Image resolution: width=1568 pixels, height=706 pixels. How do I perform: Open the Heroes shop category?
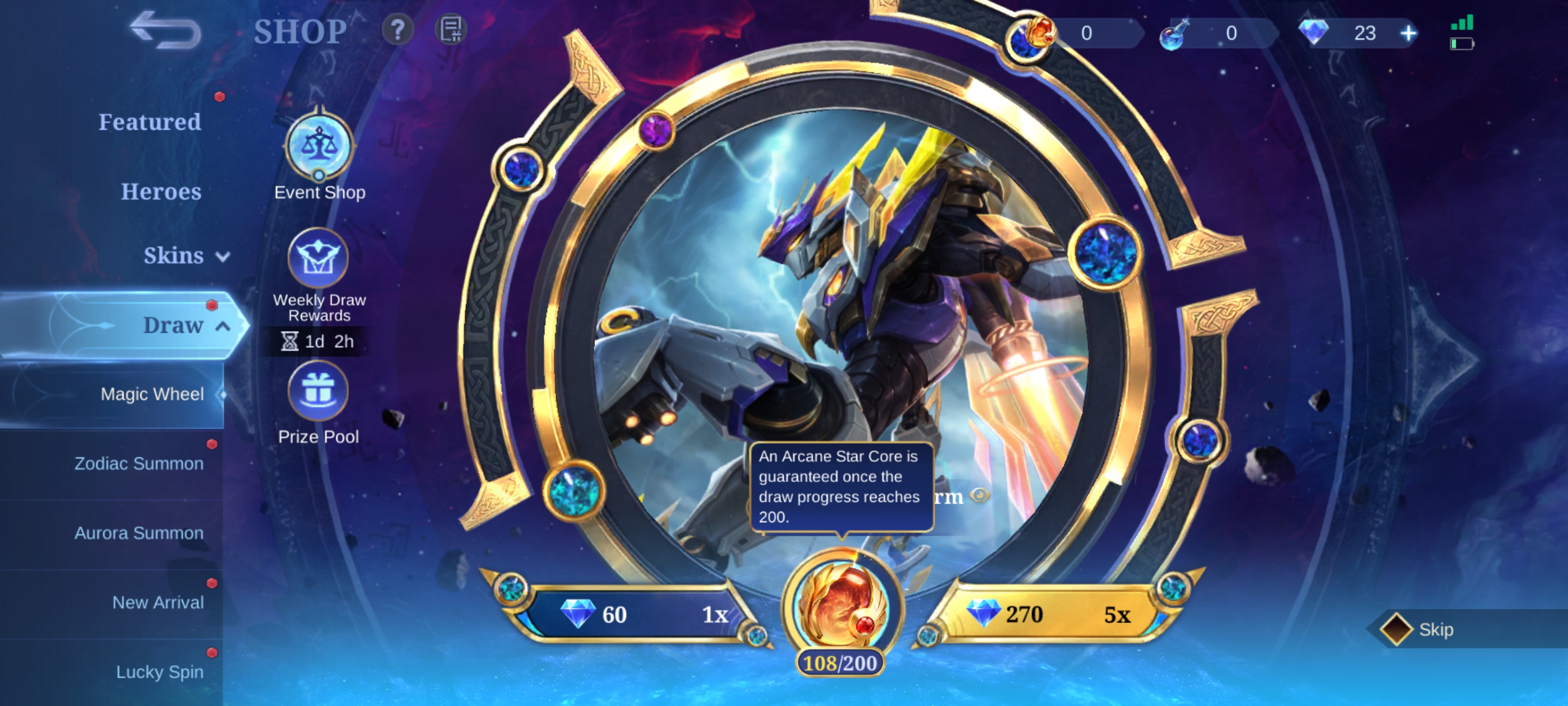click(161, 191)
